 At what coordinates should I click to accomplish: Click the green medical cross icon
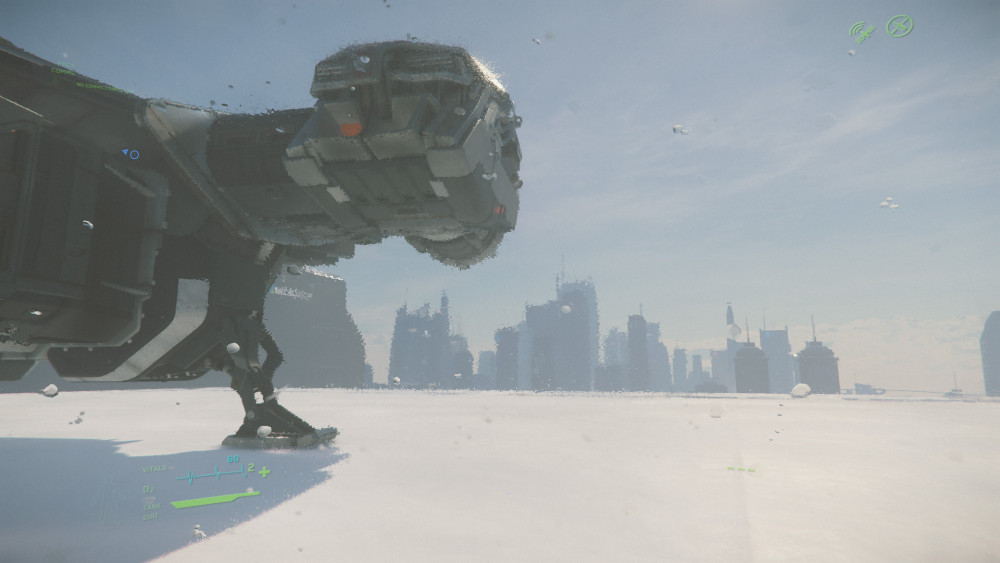click(264, 471)
